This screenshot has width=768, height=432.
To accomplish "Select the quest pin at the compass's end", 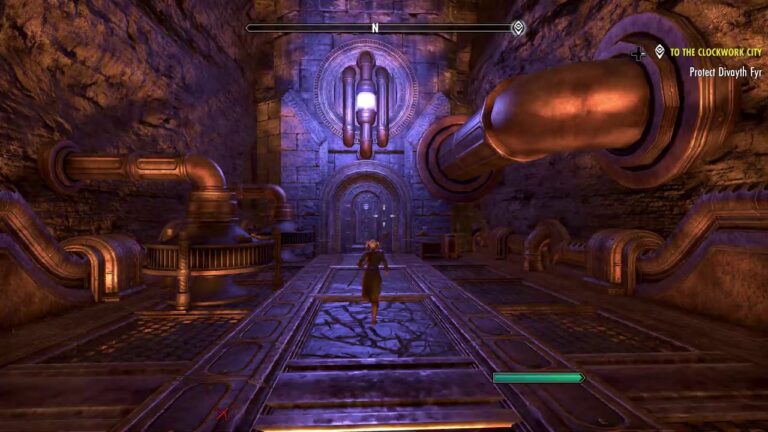I will [x=517, y=28].
